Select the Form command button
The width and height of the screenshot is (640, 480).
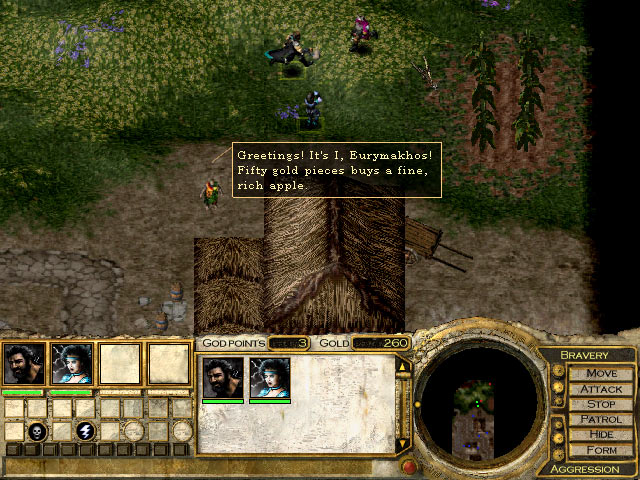pos(602,450)
